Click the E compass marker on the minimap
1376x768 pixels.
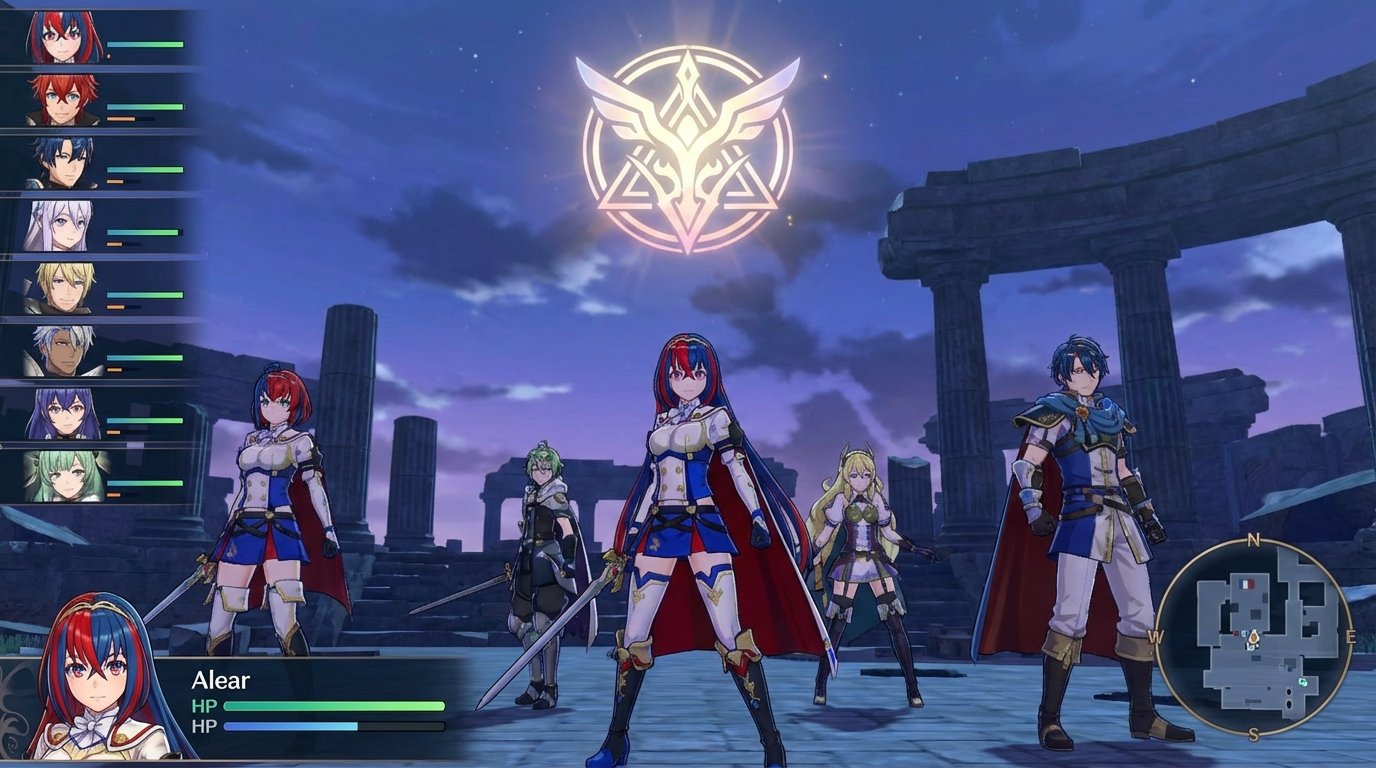coord(1350,636)
